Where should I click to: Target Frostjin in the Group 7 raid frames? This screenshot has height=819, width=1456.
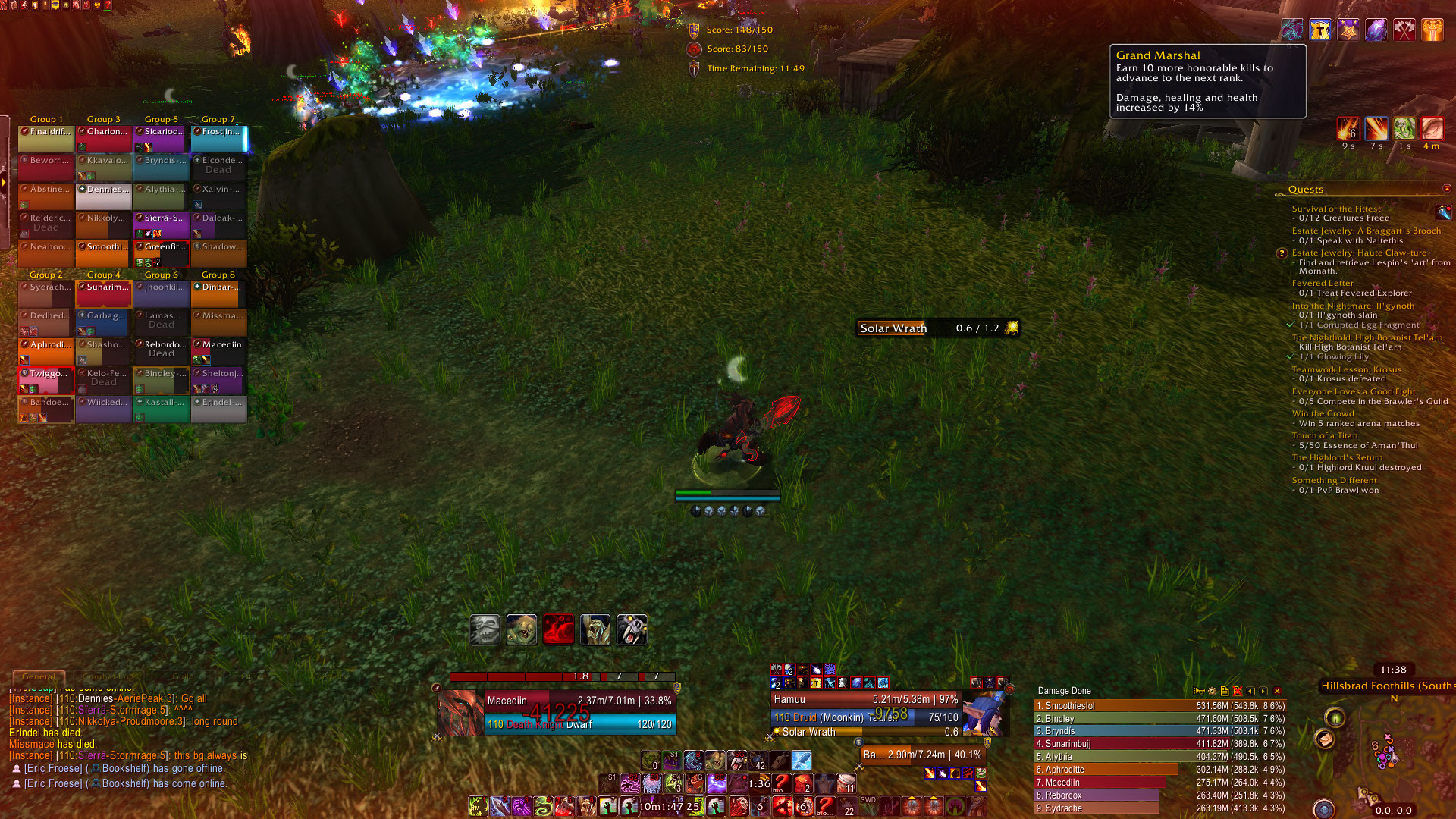pyautogui.click(x=218, y=139)
